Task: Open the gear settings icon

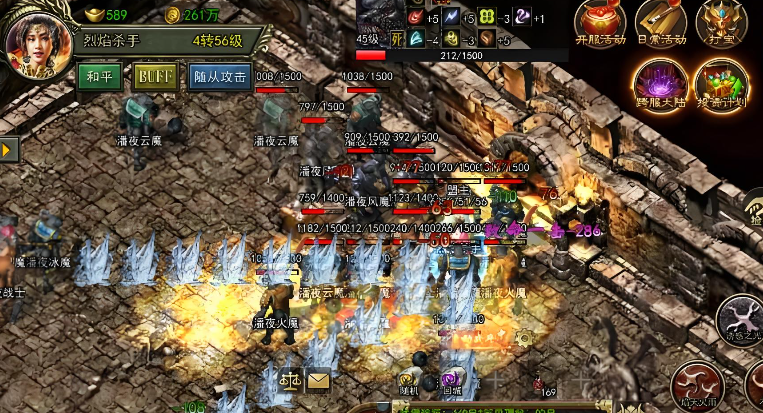Action: [x=523, y=338]
